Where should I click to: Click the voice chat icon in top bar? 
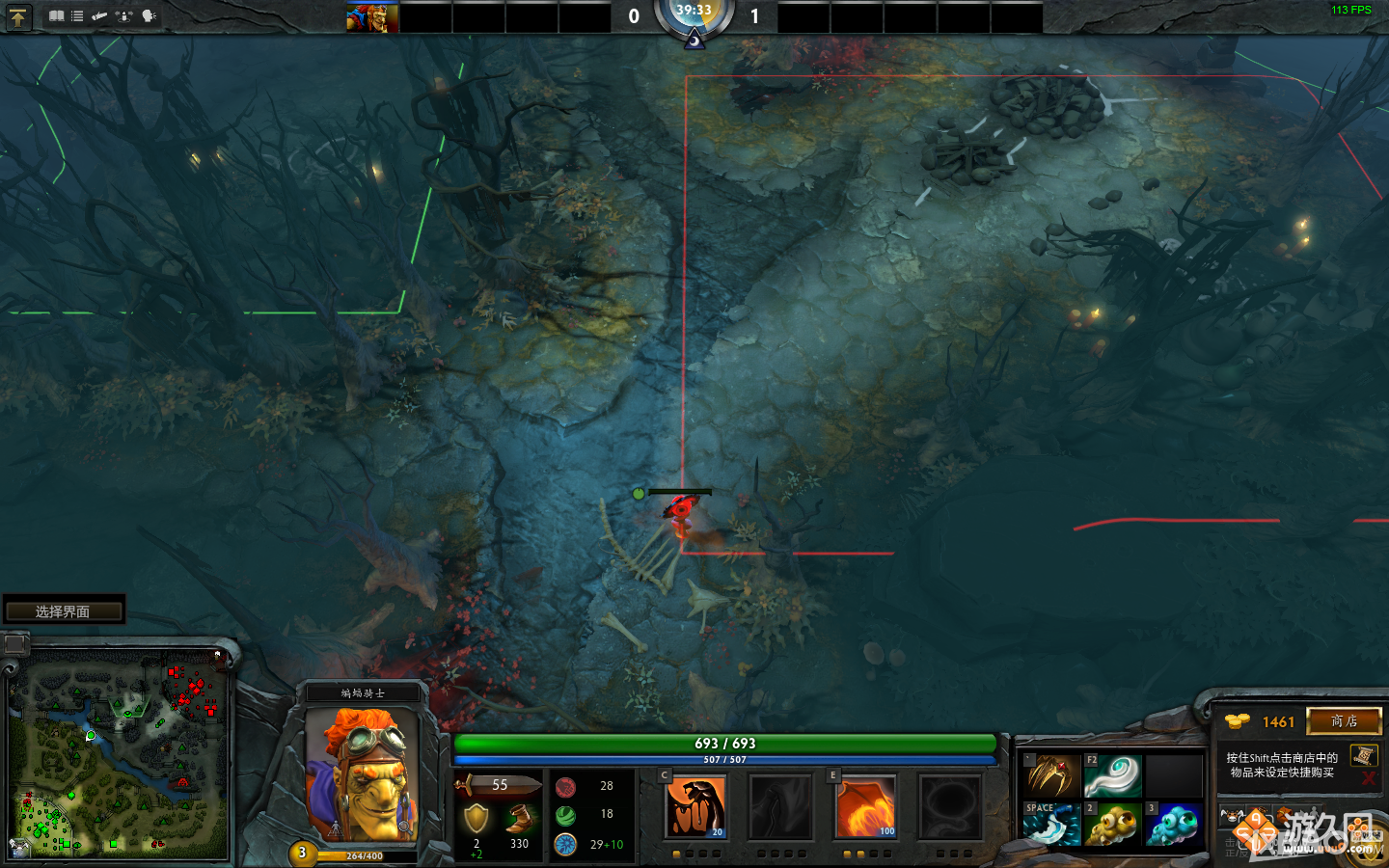coord(147,16)
